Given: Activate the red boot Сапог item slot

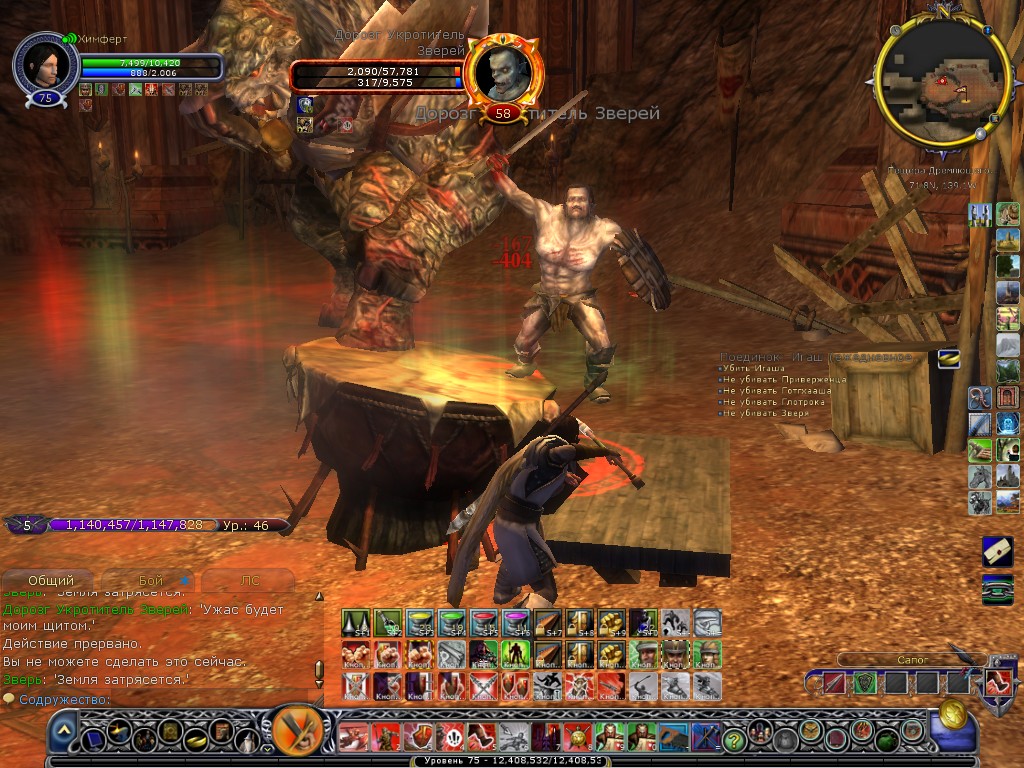Looking at the screenshot, I should pyautogui.click(x=995, y=684).
